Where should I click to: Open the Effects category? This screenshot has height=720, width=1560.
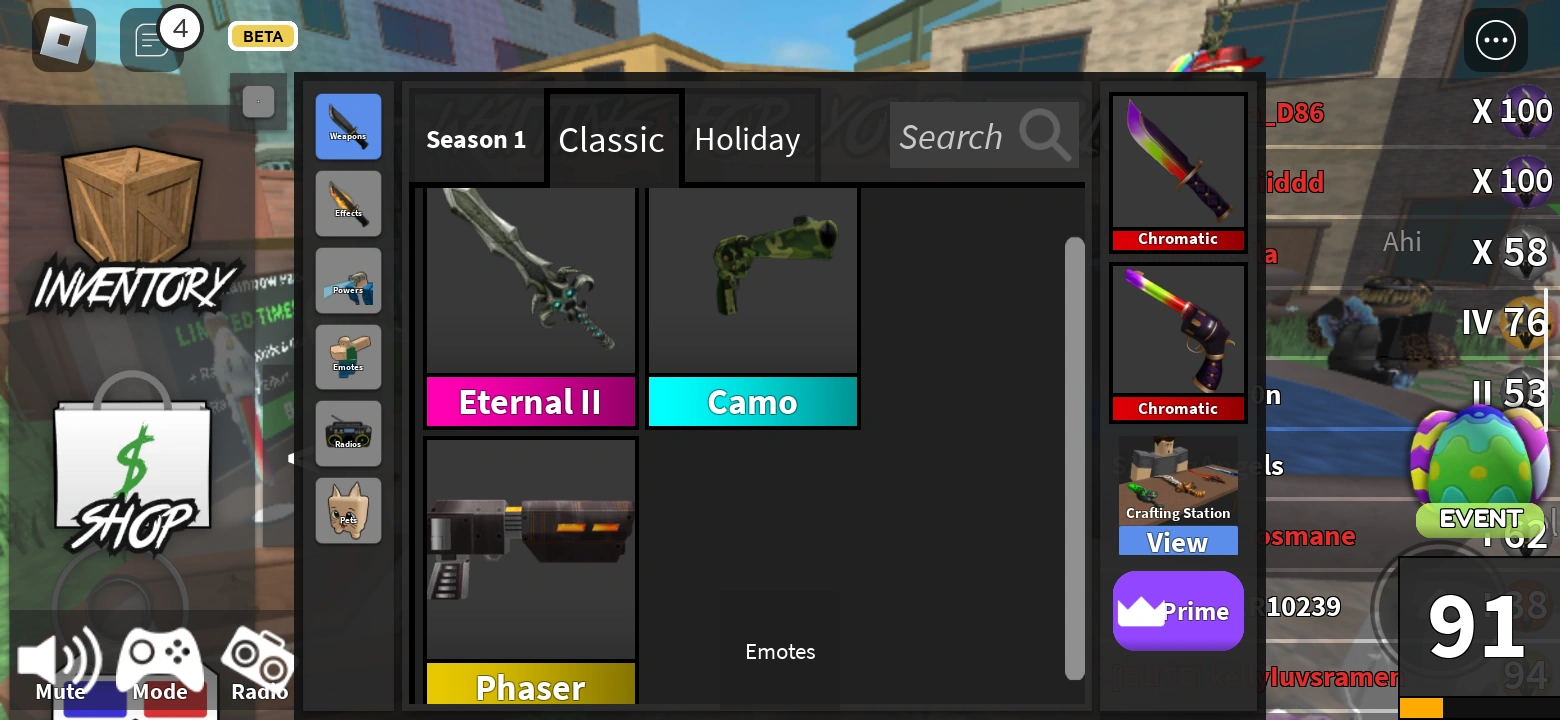(348, 203)
